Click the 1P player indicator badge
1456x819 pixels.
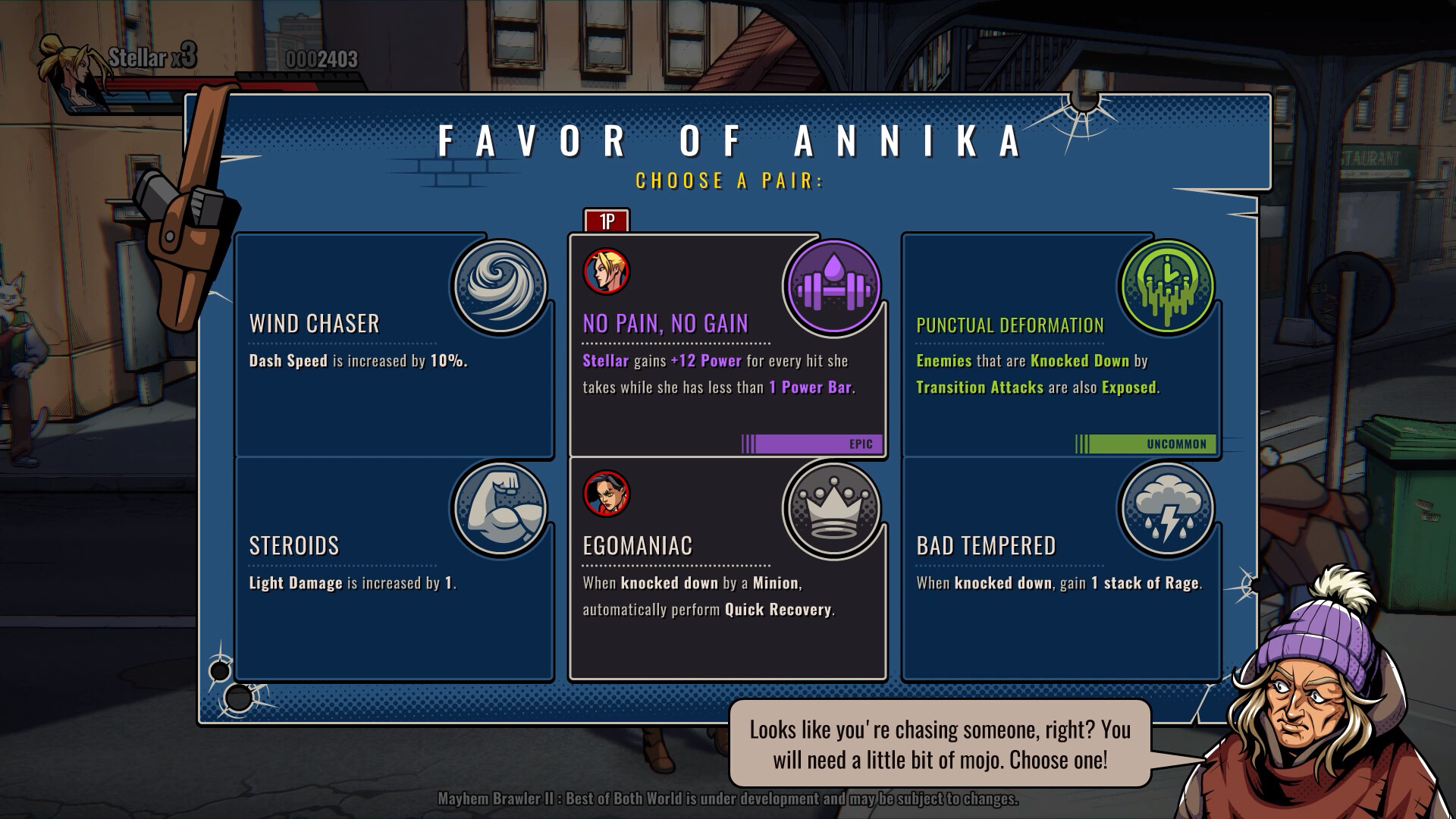point(607,219)
